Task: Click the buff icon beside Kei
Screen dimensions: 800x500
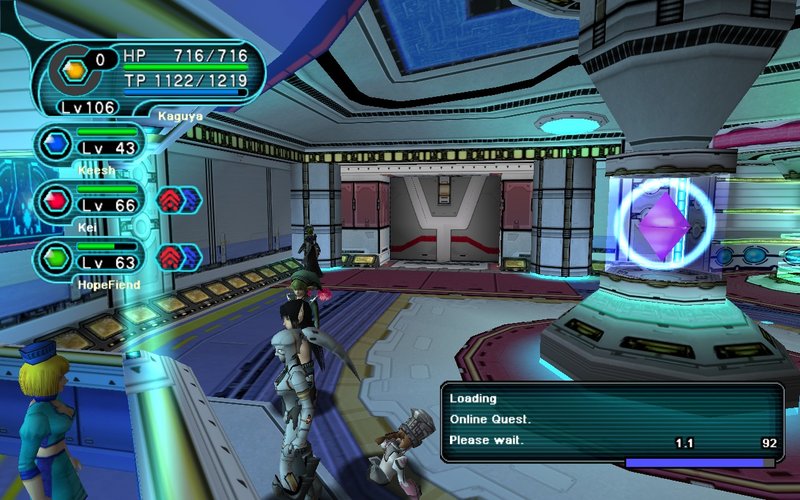Action: pos(180,200)
